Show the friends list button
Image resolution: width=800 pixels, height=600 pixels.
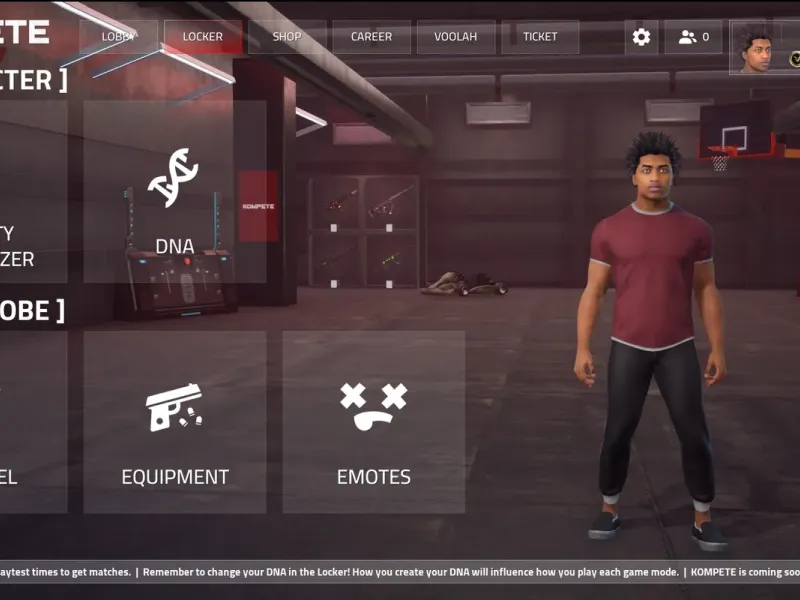[693, 37]
